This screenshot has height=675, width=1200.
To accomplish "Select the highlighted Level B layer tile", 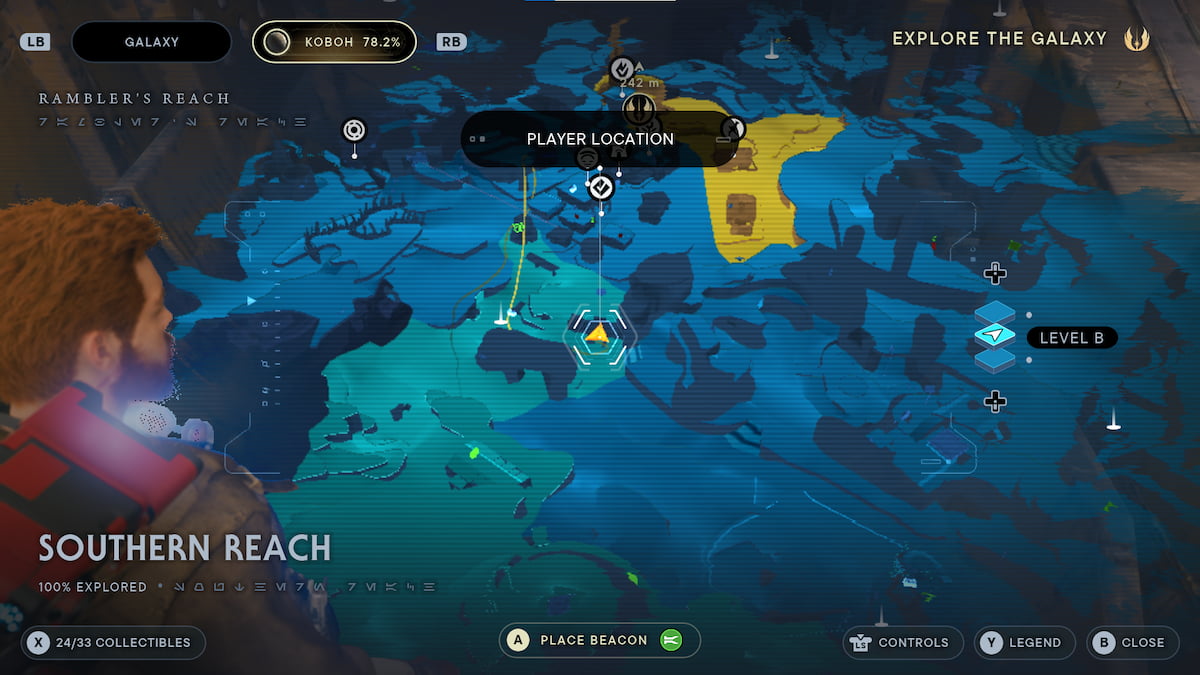I will tap(994, 337).
